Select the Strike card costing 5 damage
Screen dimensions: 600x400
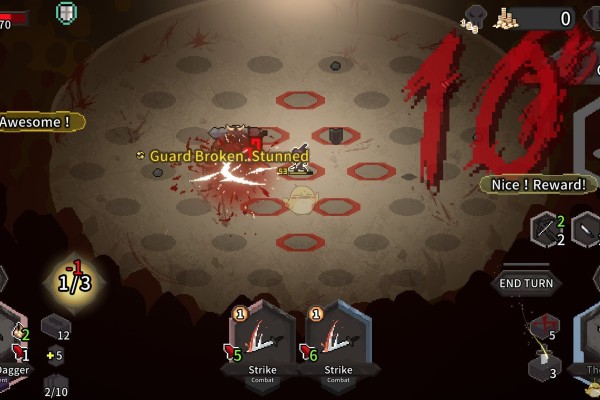[262, 341]
